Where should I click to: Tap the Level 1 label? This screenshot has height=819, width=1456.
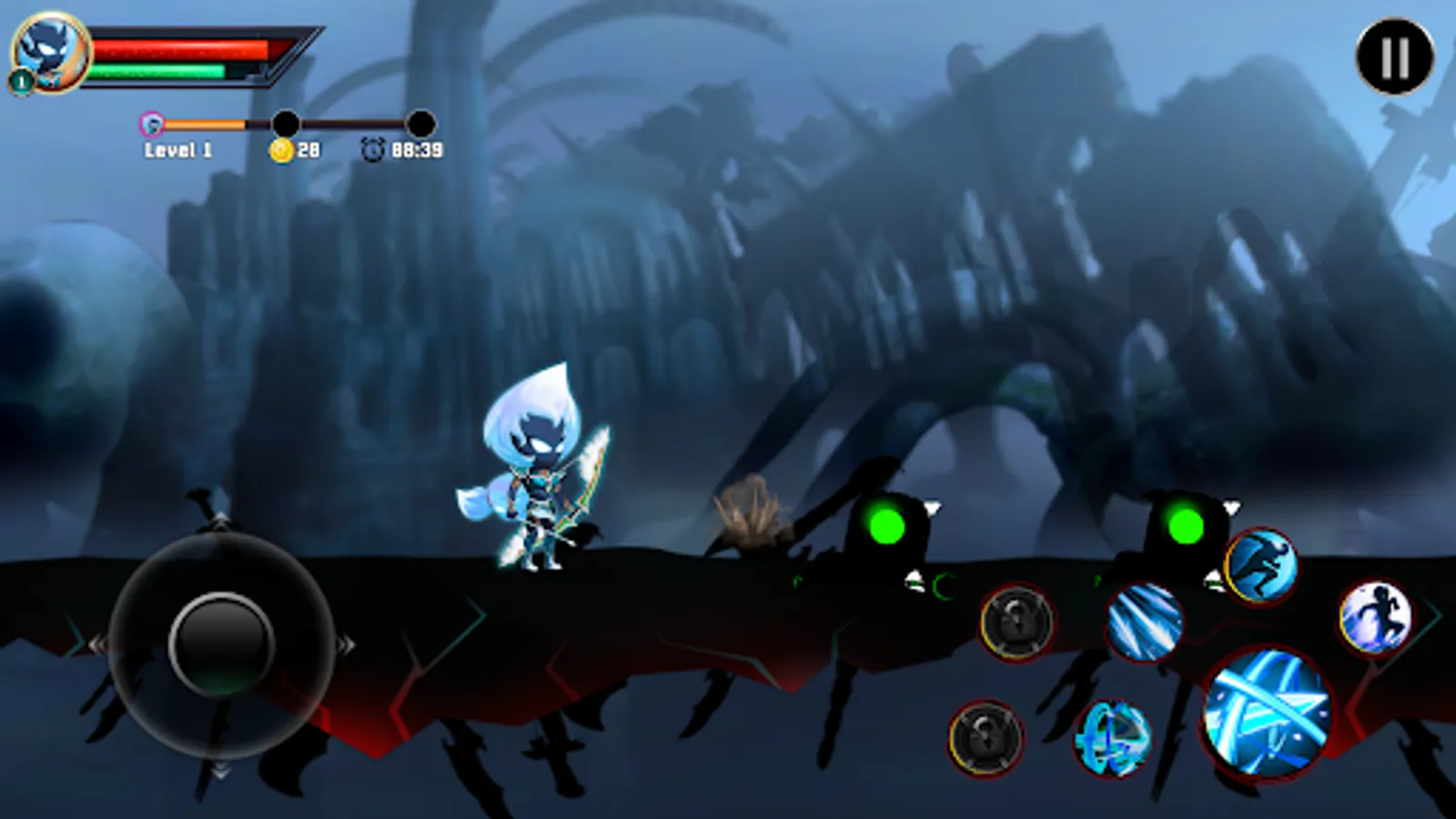[178, 149]
